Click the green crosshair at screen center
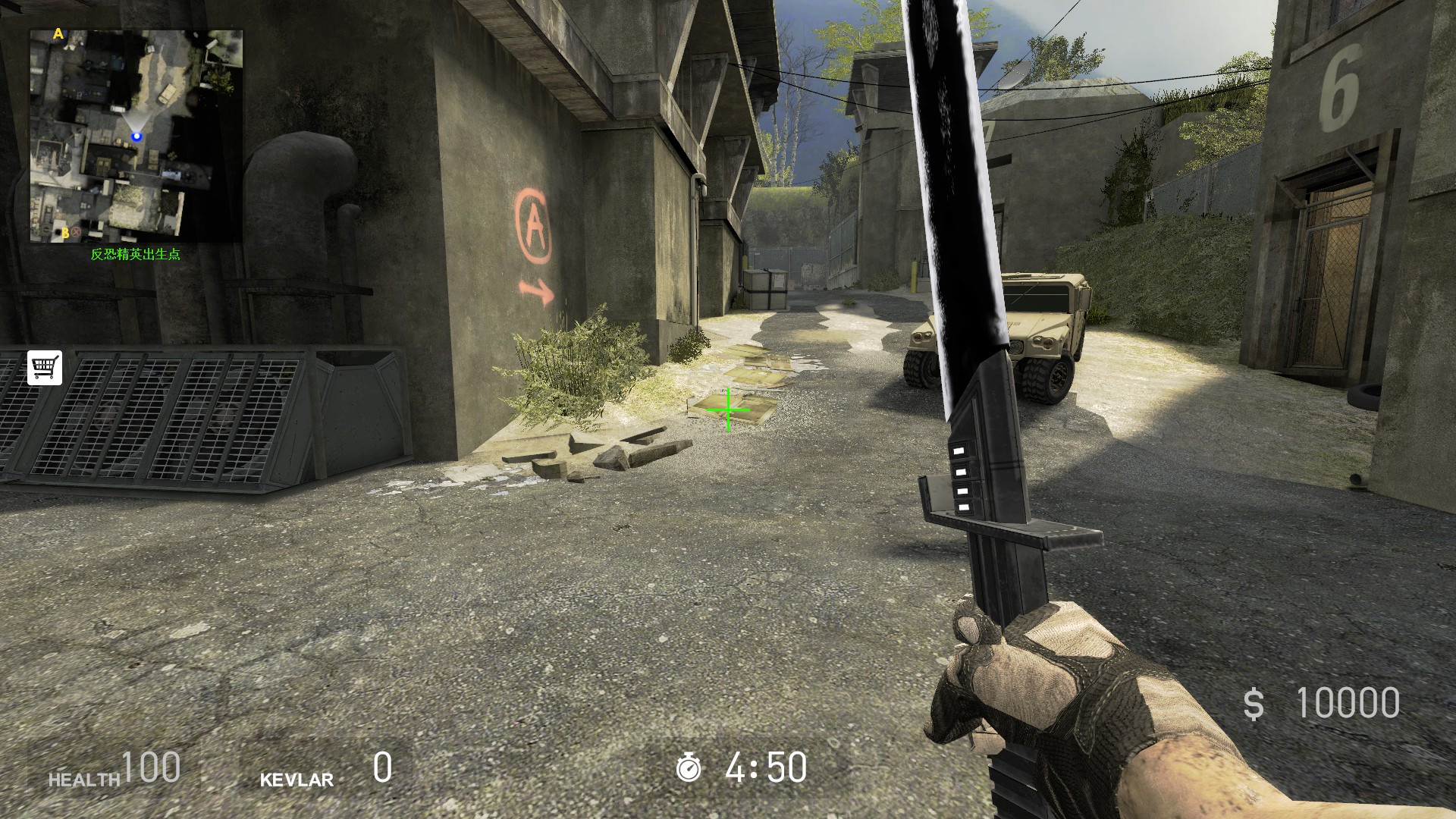This screenshot has height=819, width=1456. pyautogui.click(x=727, y=409)
